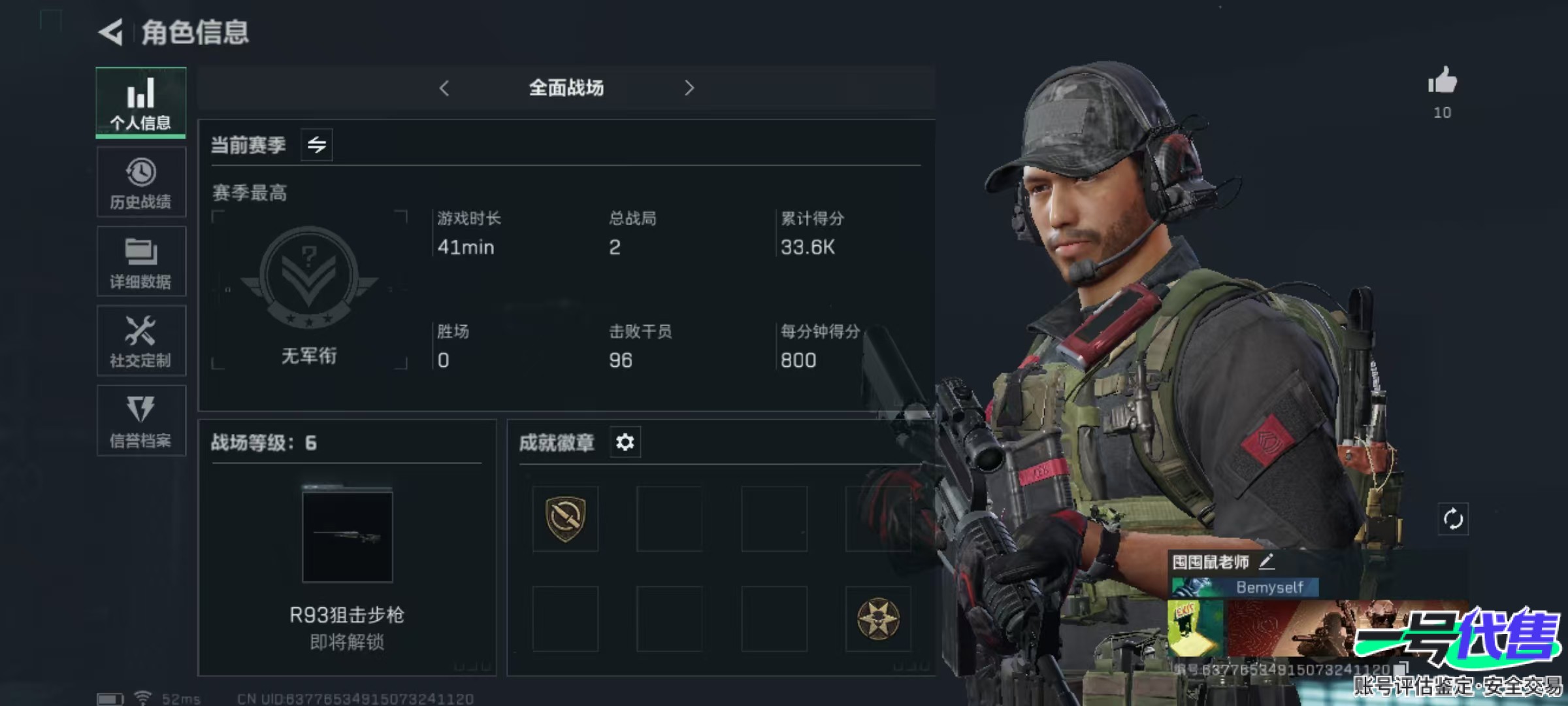Switch to the 个人信息 tab

coord(140,103)
